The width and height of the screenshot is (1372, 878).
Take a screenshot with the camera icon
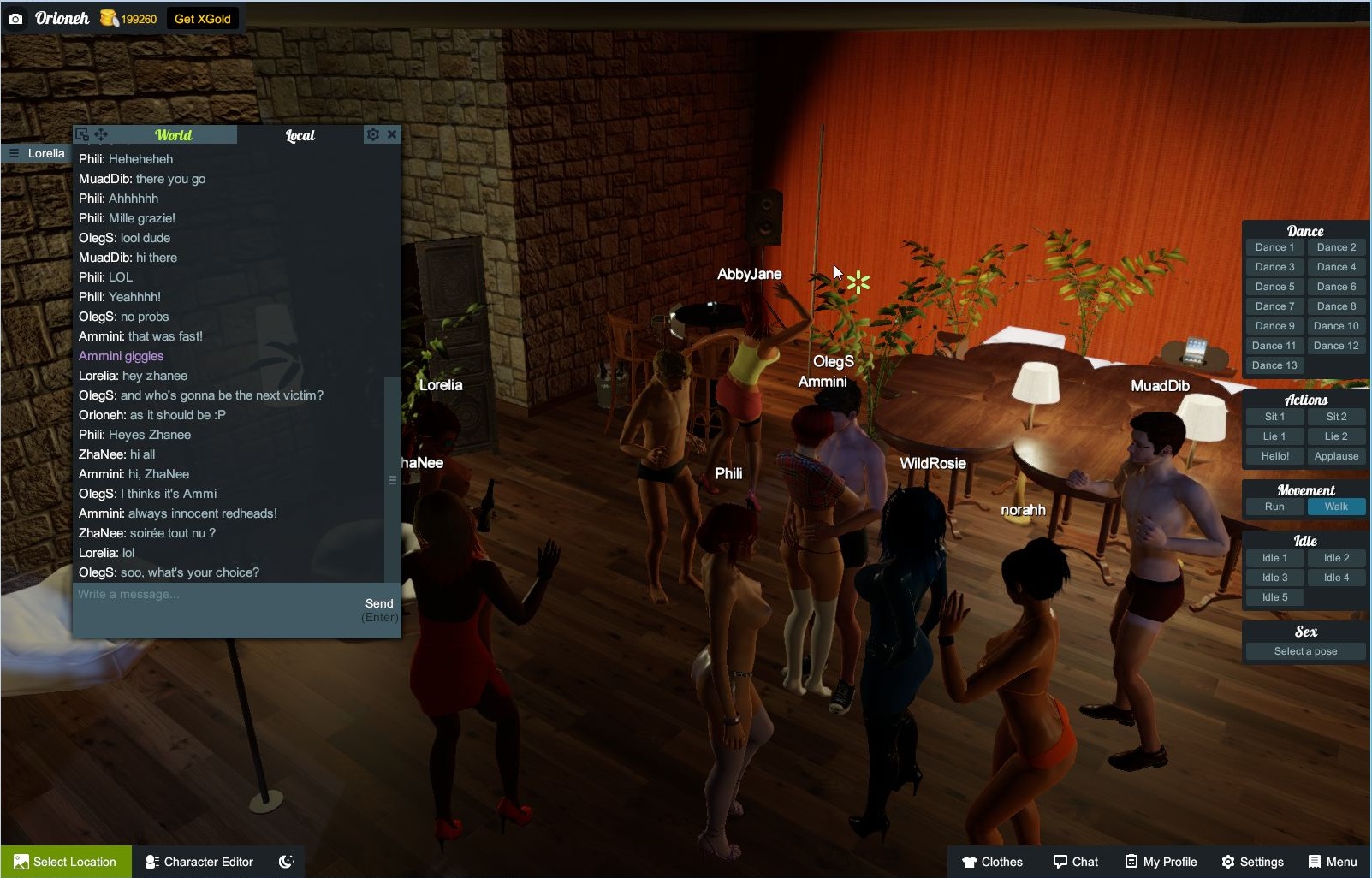15,19
